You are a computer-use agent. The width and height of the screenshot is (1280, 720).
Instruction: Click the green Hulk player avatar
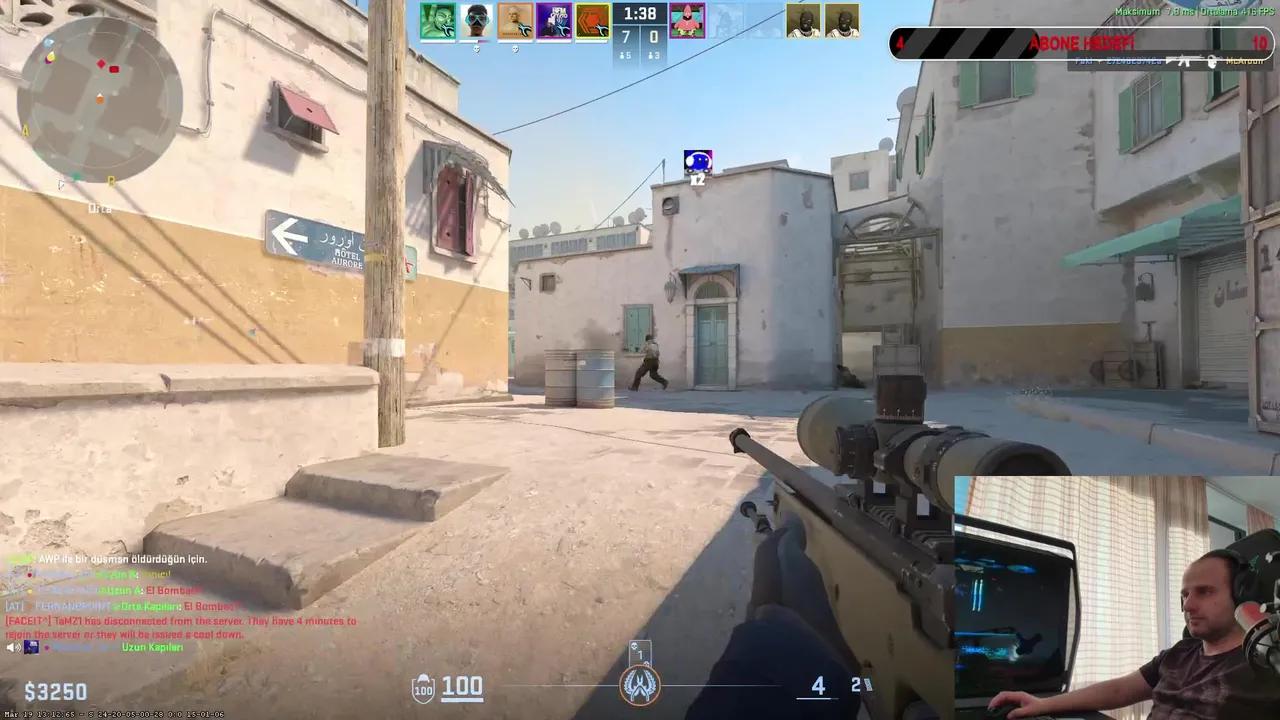(x=440, y=20)
